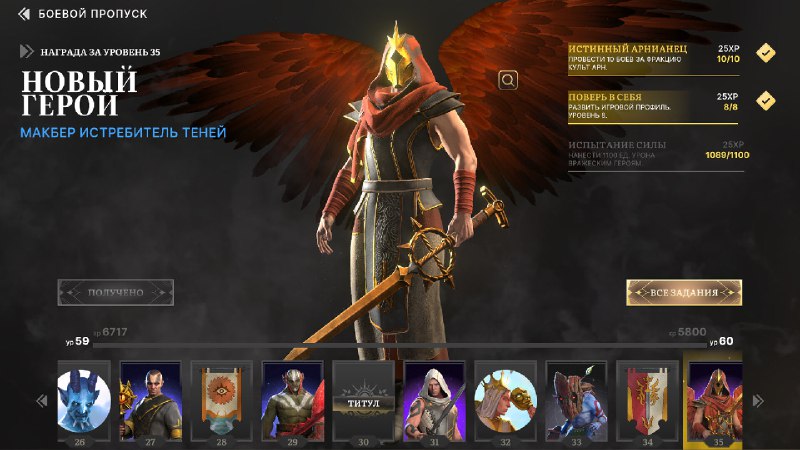
Task: Select level 29 silver-haired hero reward
Action: pos(293,398)
